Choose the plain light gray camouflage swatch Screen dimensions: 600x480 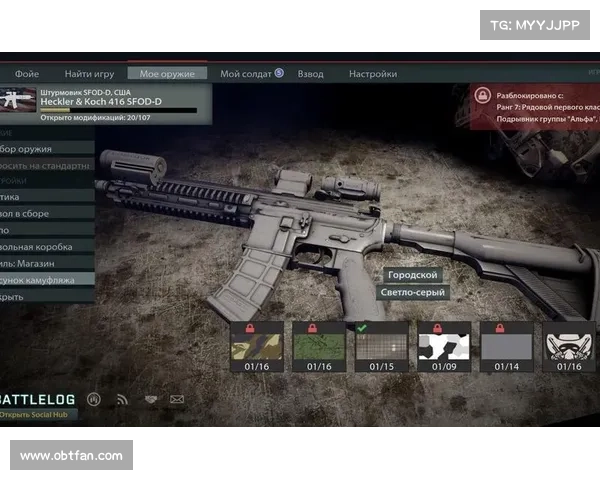506,346
